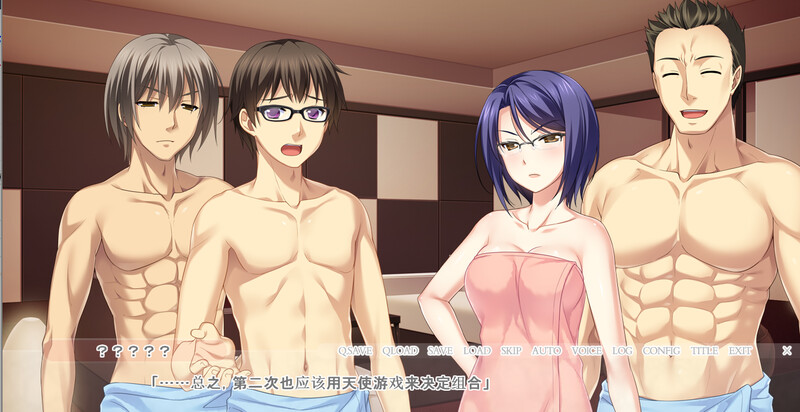The height and width of the screenshot is (412, 800).
Task: Quick load using QLOAD
Action: tap(400, 351)
